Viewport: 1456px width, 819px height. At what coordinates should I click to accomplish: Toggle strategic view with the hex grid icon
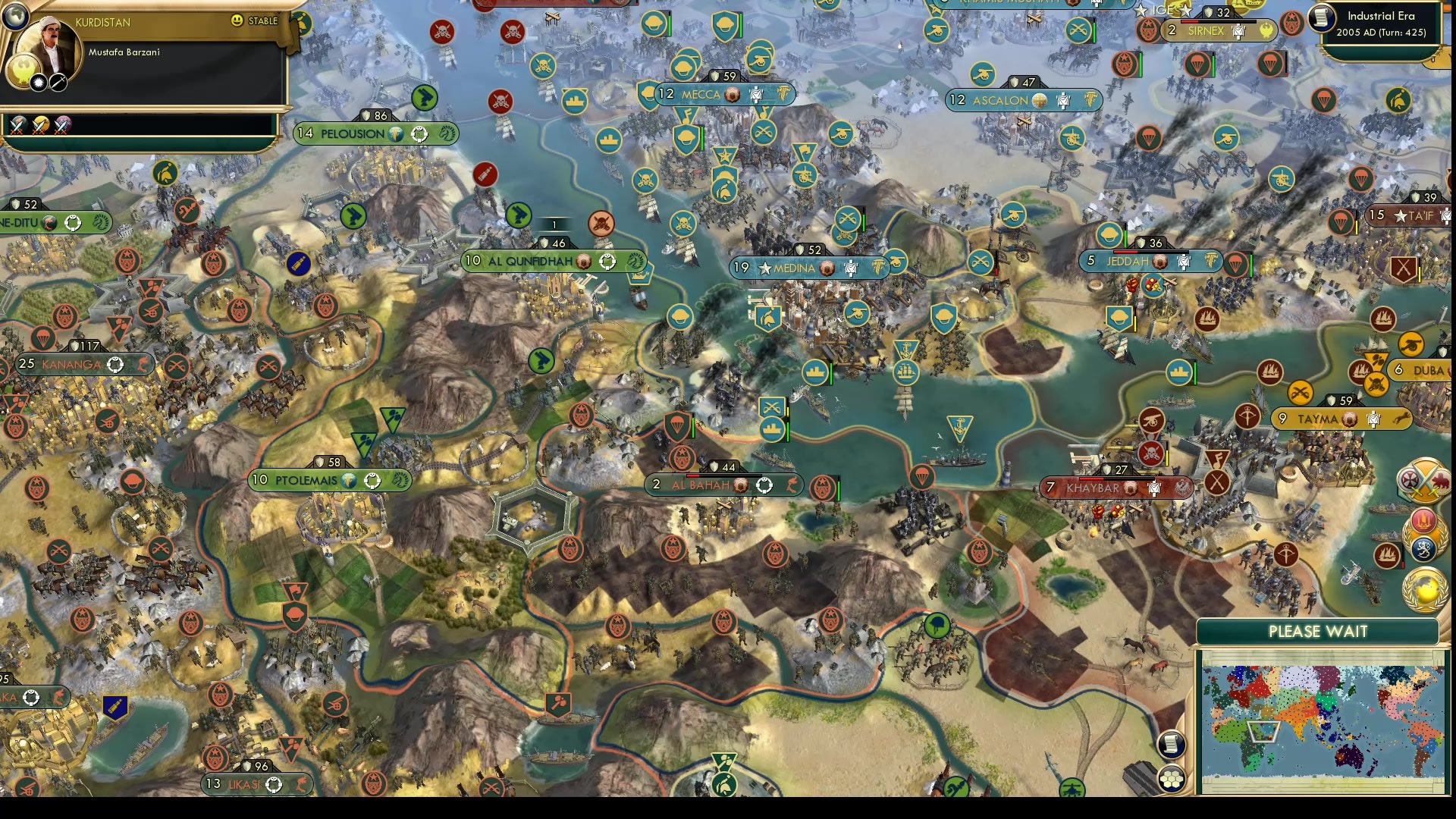1172,778
